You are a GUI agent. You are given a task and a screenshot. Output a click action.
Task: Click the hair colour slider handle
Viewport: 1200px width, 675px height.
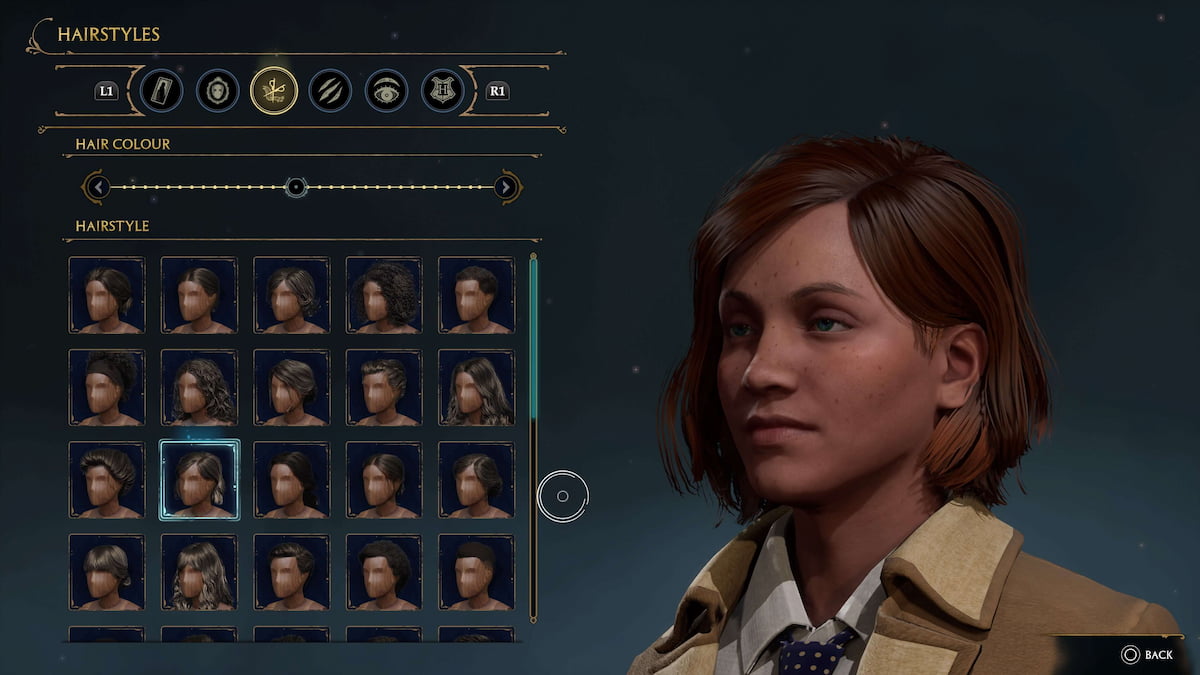(x=295, y=187)
